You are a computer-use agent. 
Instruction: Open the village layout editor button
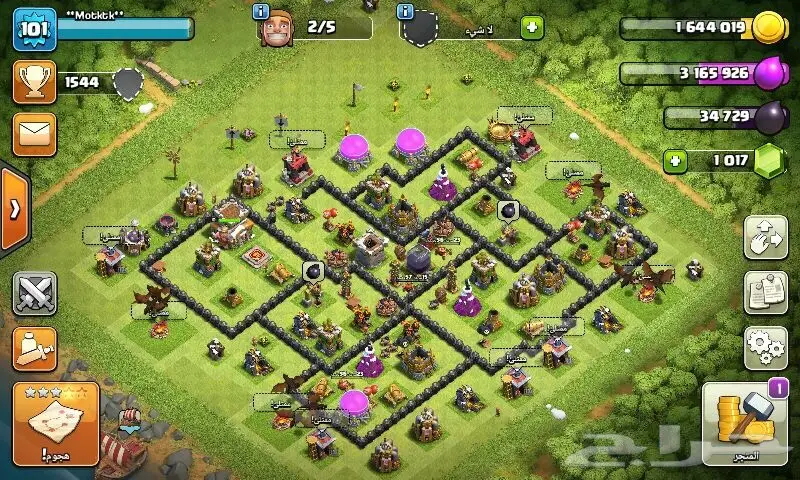coord(765,236)
